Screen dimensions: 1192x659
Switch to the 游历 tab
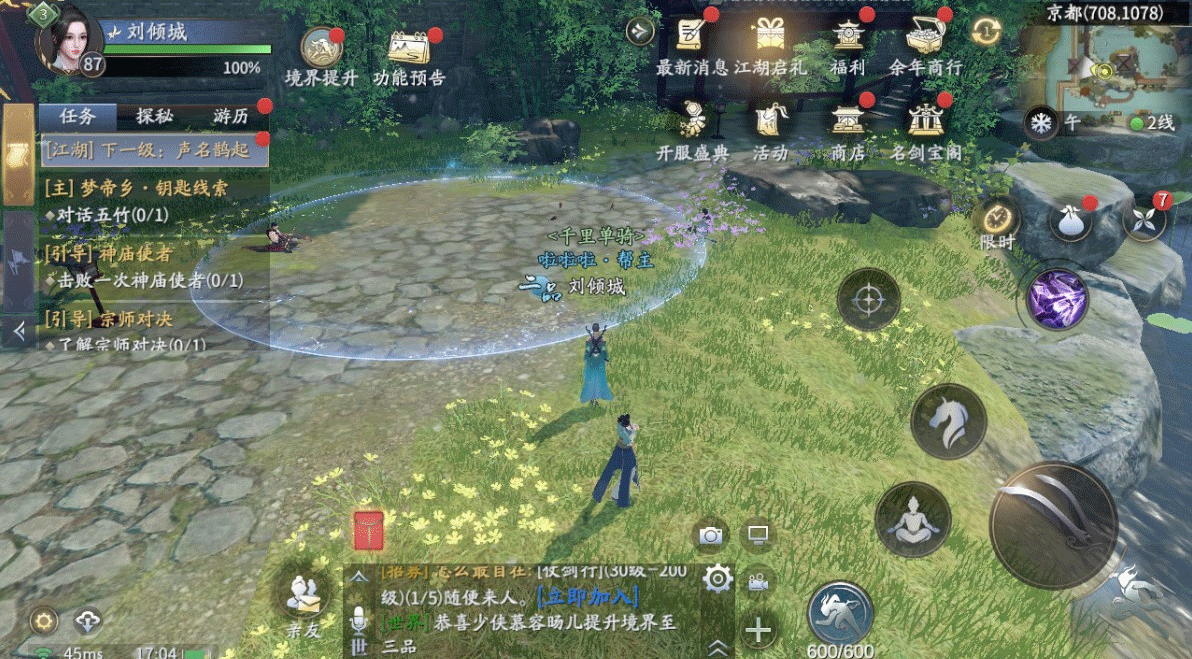point(231,116)
